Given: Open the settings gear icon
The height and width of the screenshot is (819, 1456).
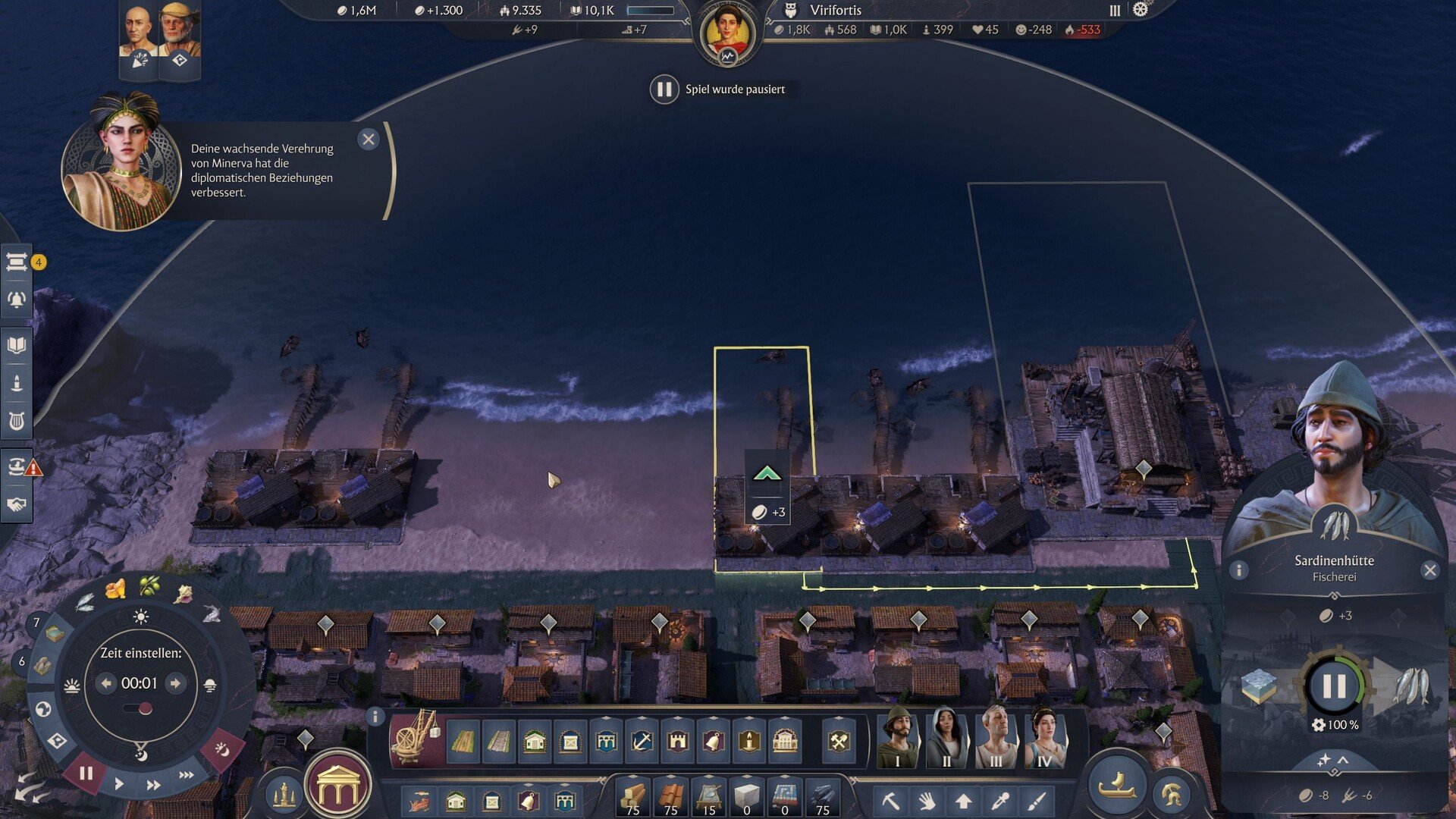Looking at the screenshot, I should pyautogui.click(x=1140, y=10).
